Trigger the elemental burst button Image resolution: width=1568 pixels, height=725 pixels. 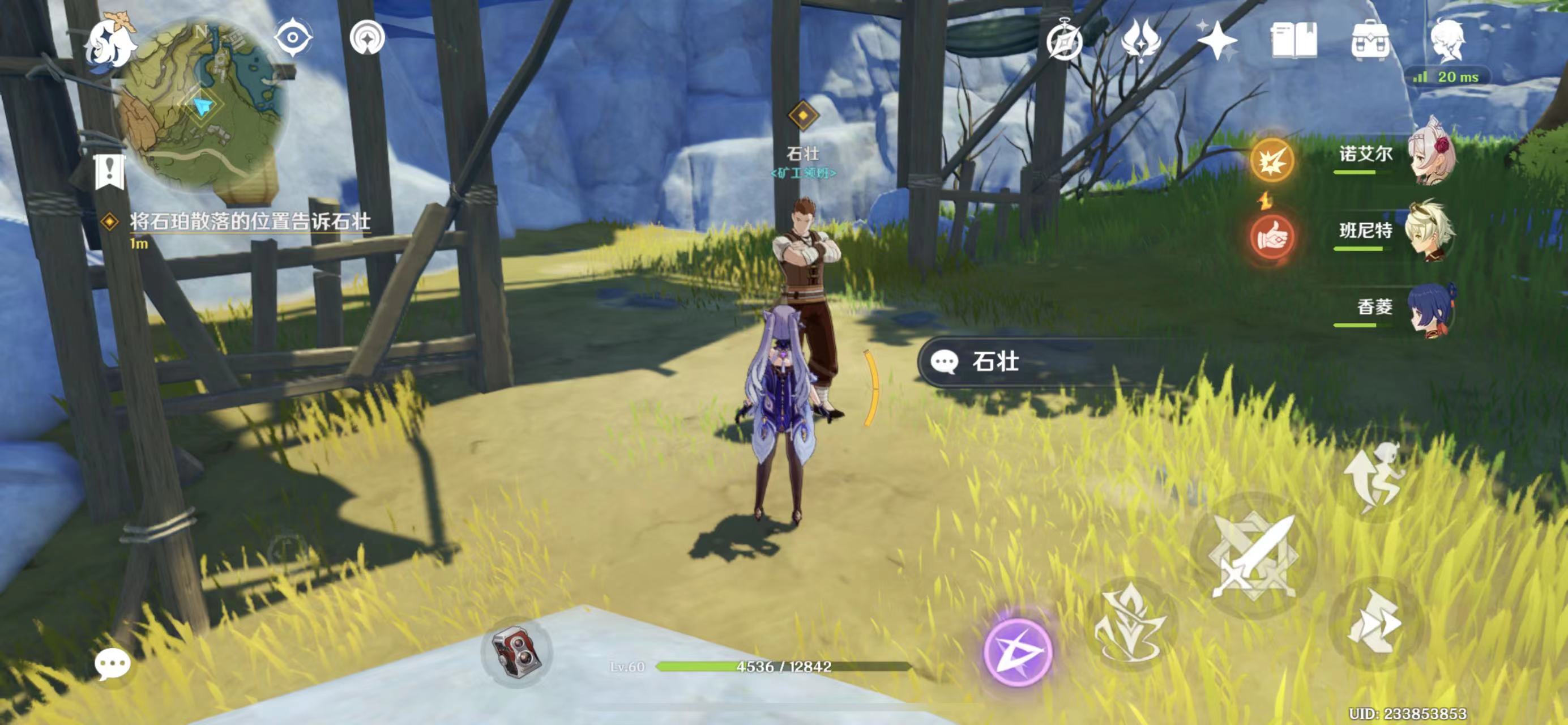coord(1130,624)
